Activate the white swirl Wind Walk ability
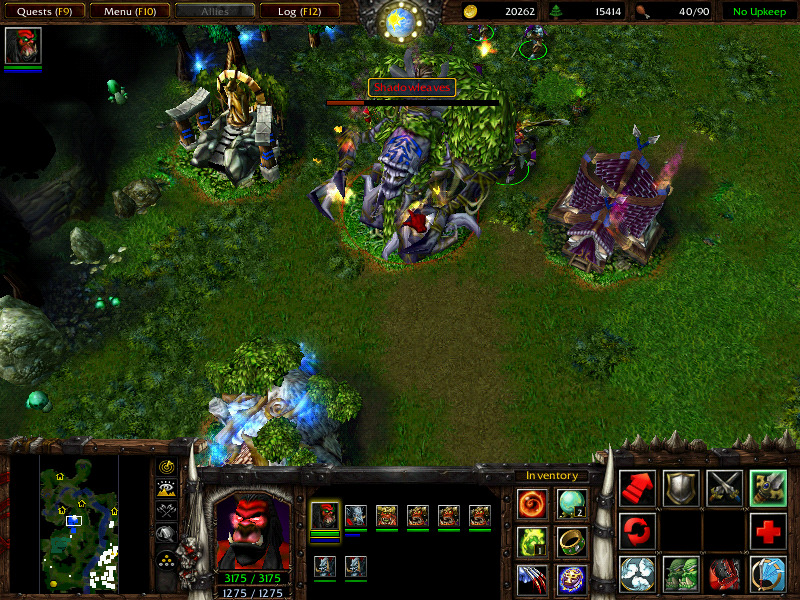Image resolution: width=800 pixels, height=600 pixels. (638, 575)
